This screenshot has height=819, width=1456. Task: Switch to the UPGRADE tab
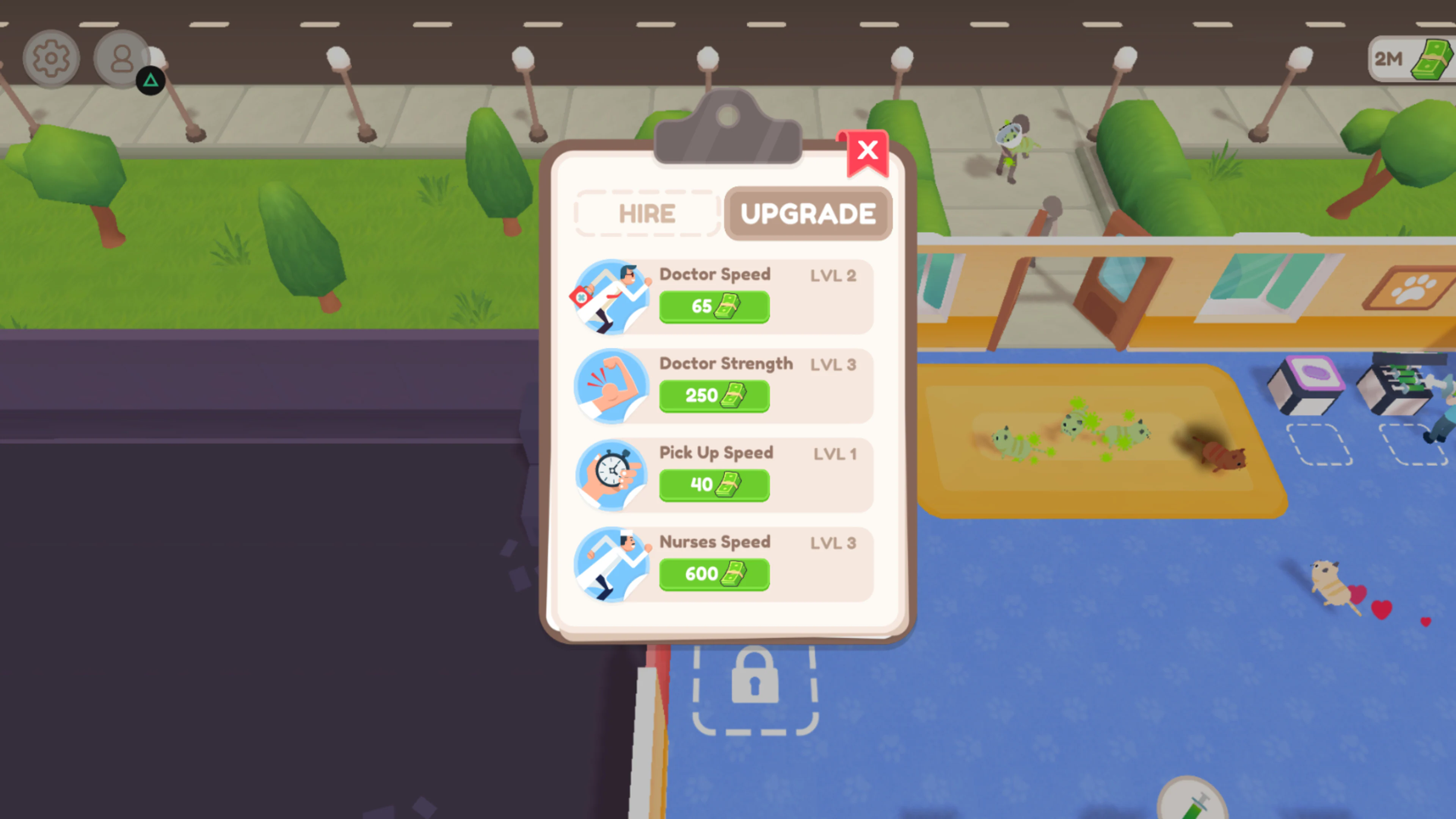pyautogui.click(x=808, y=213)
